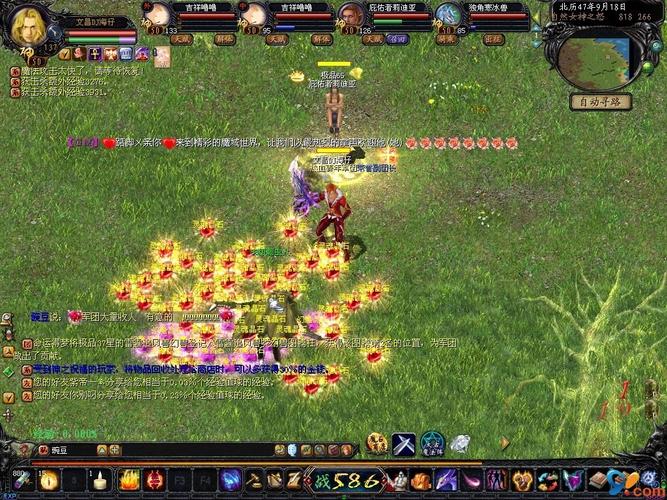Select the blonde player portrait

[x=27, y=27]
